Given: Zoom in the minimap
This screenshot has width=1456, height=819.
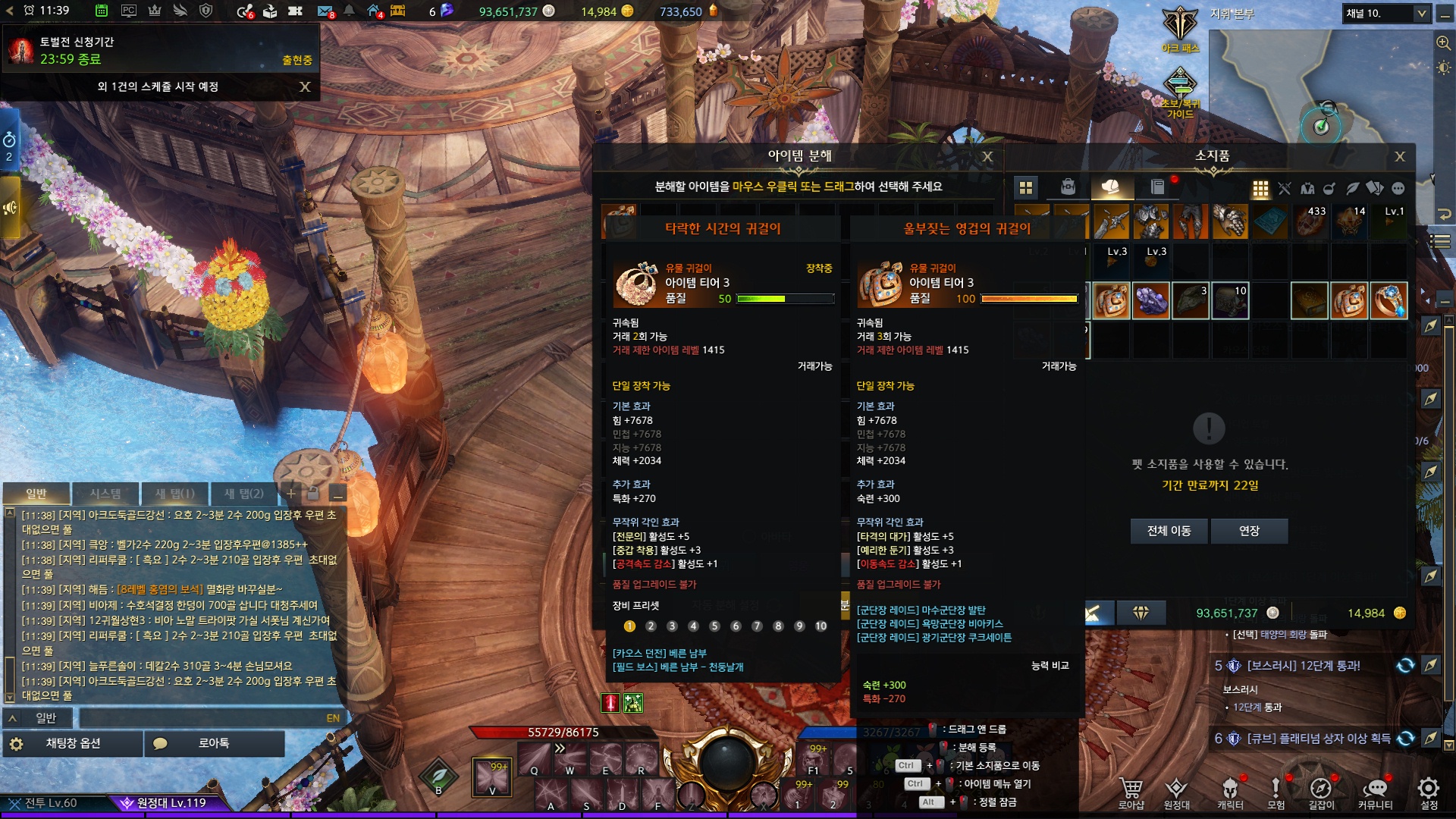Looking at the screenshot, I should pos(1443,43).
